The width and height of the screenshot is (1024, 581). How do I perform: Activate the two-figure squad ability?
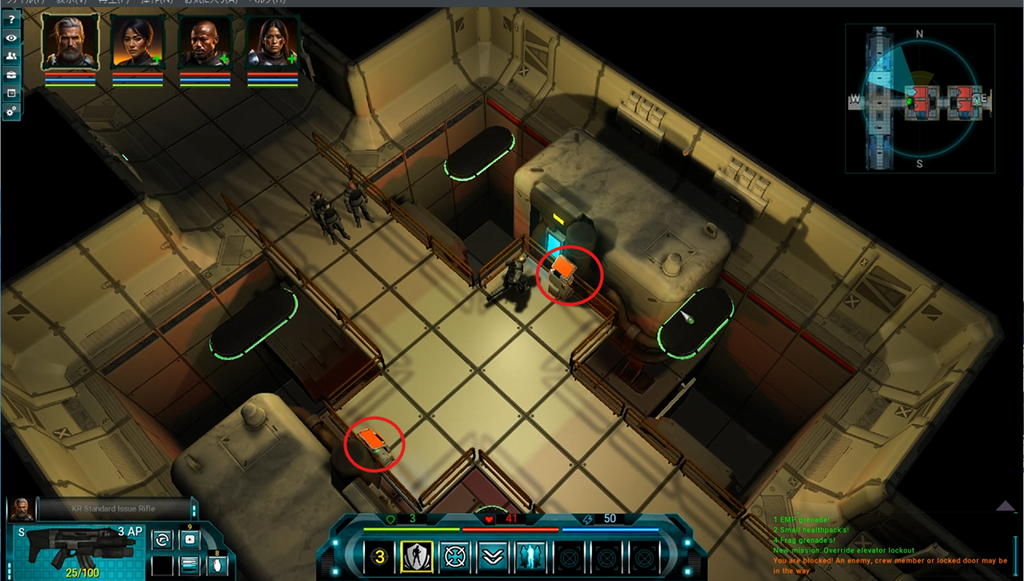[x=529, y=555]
